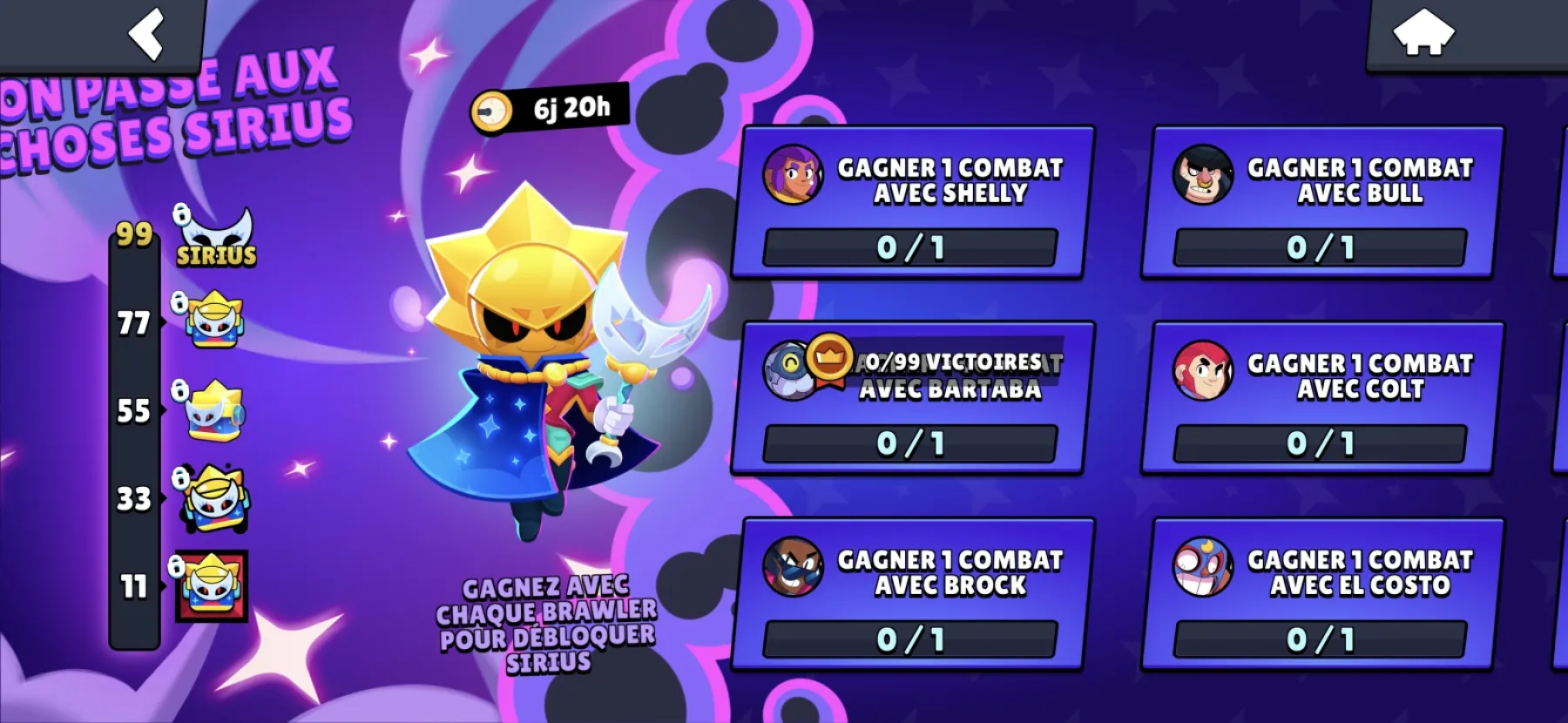Open the El Costo combat quest card
This screenshot has width=1568, height=723.
[x=1322, y=594]
